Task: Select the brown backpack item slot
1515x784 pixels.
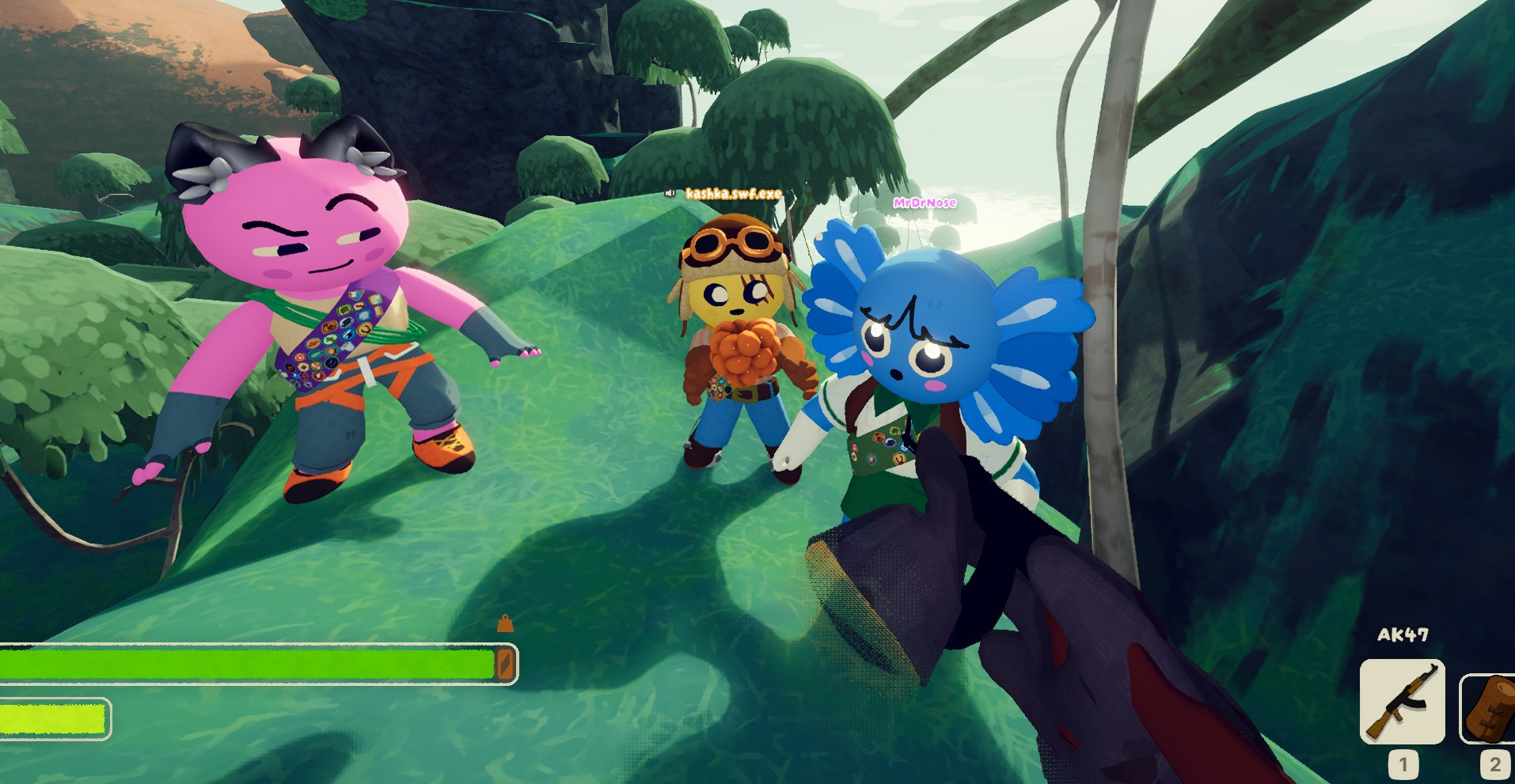Action: [x=1489, y=708]
